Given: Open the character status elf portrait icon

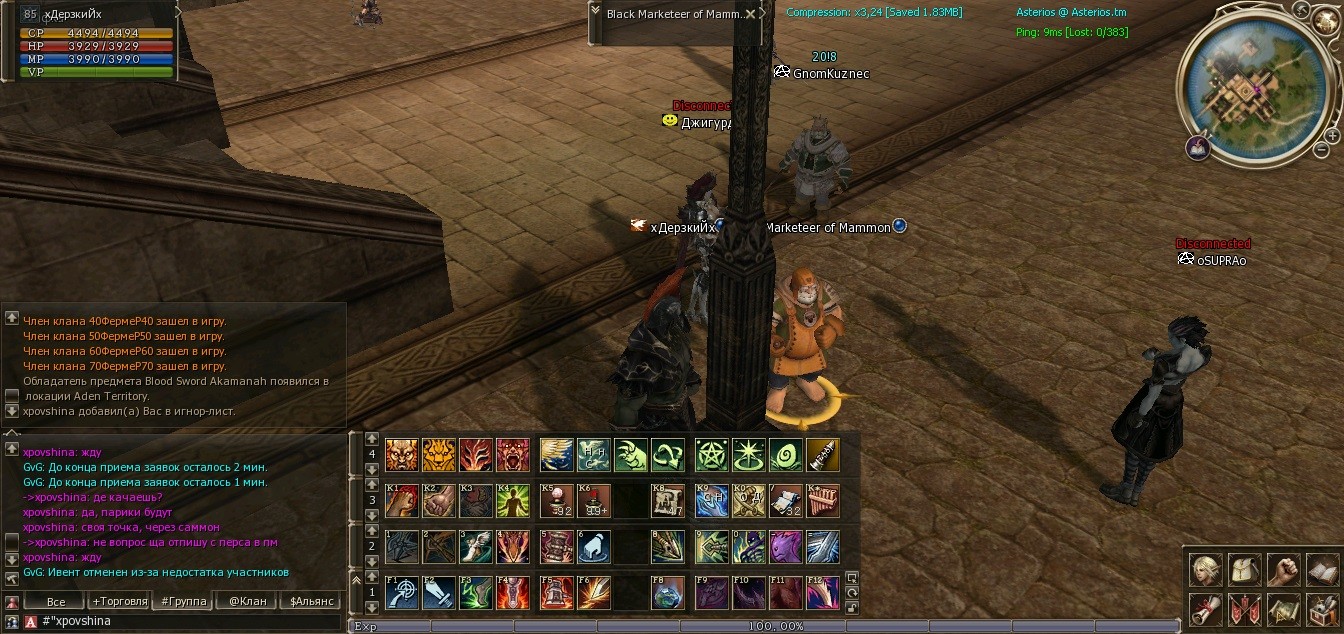Looking at the screenshot, I should coord(1205,570).
